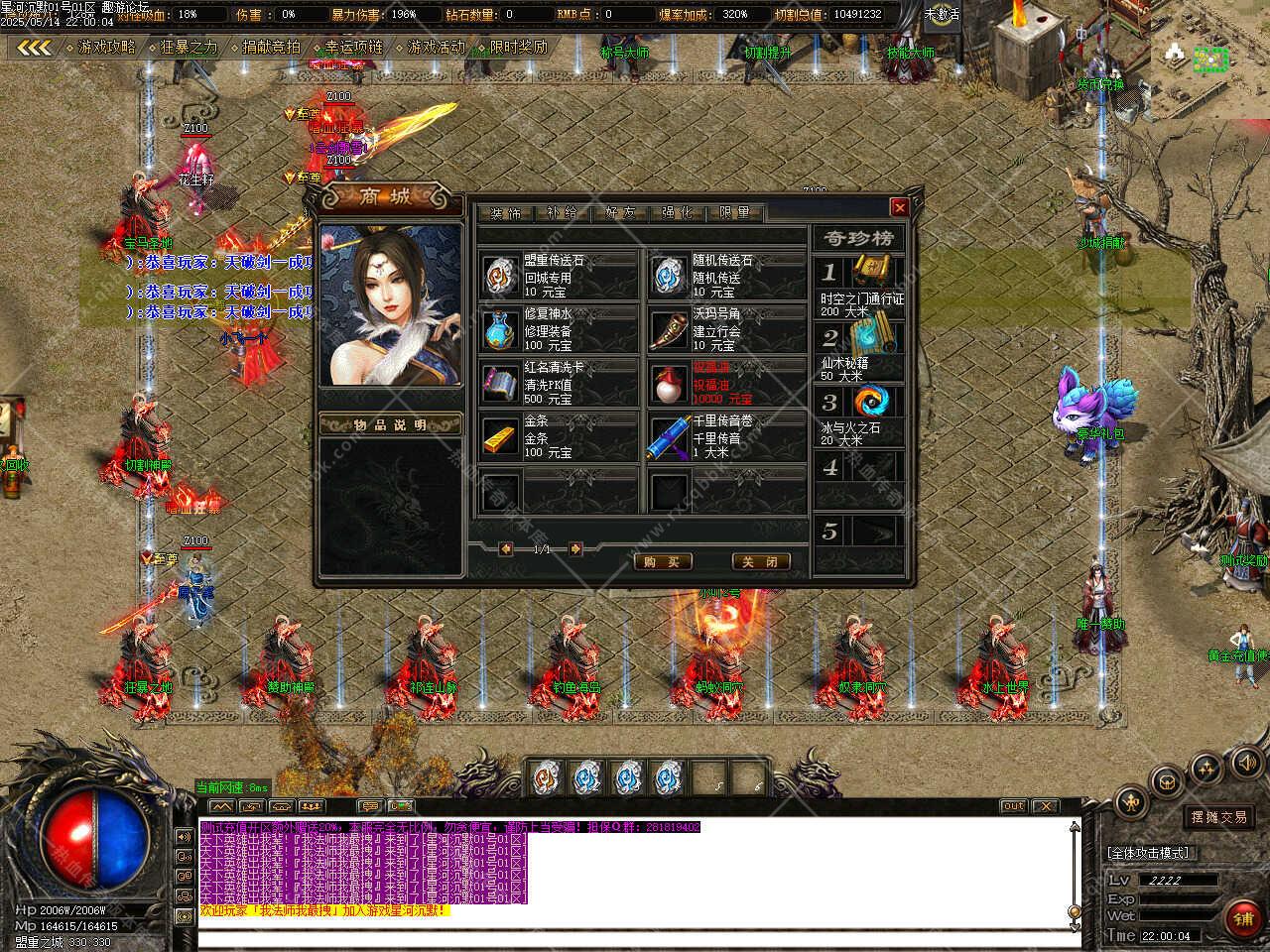Click the 摆摊交易 stall trade button
Image resolution: width=1270 pixels, height=952 pixels.
(x=1219, y=817)
